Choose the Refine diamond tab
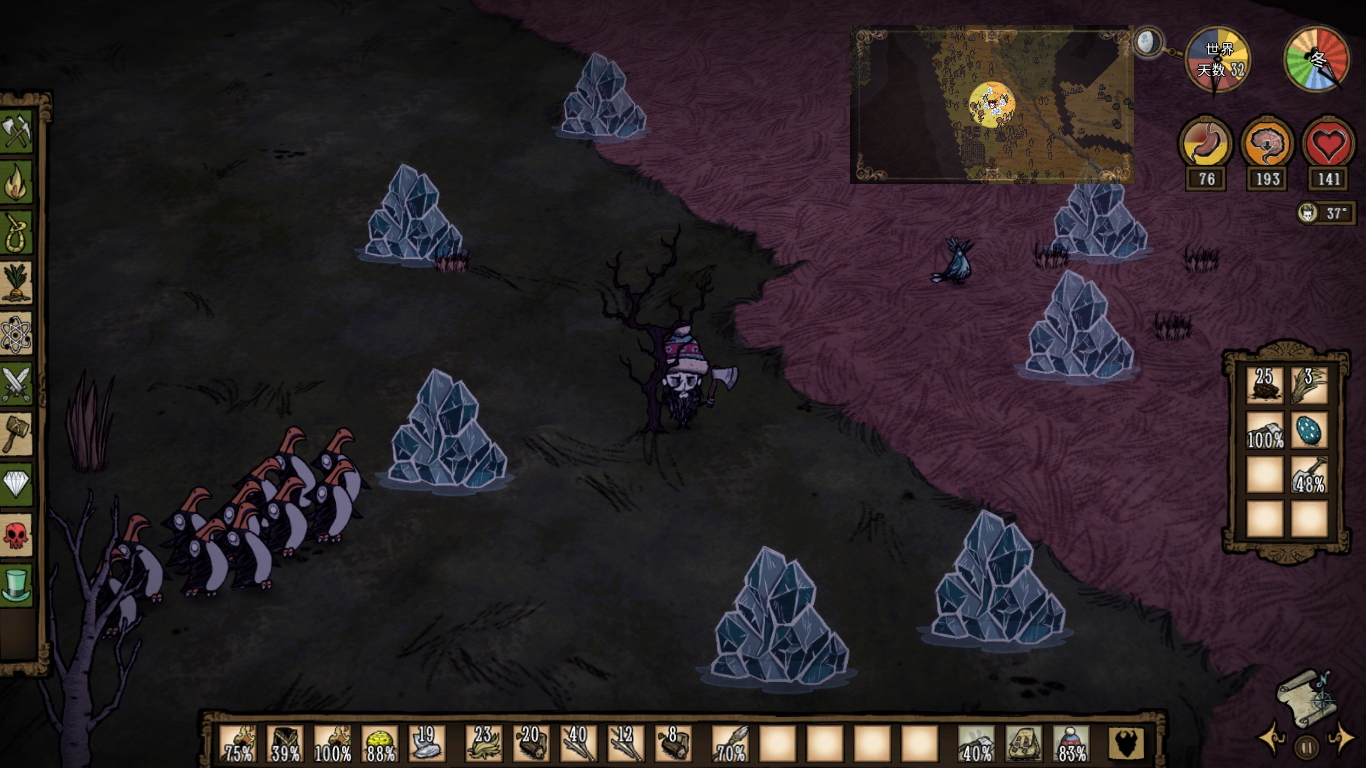This screenshot has height=768, width=1366. pos(17,484)
